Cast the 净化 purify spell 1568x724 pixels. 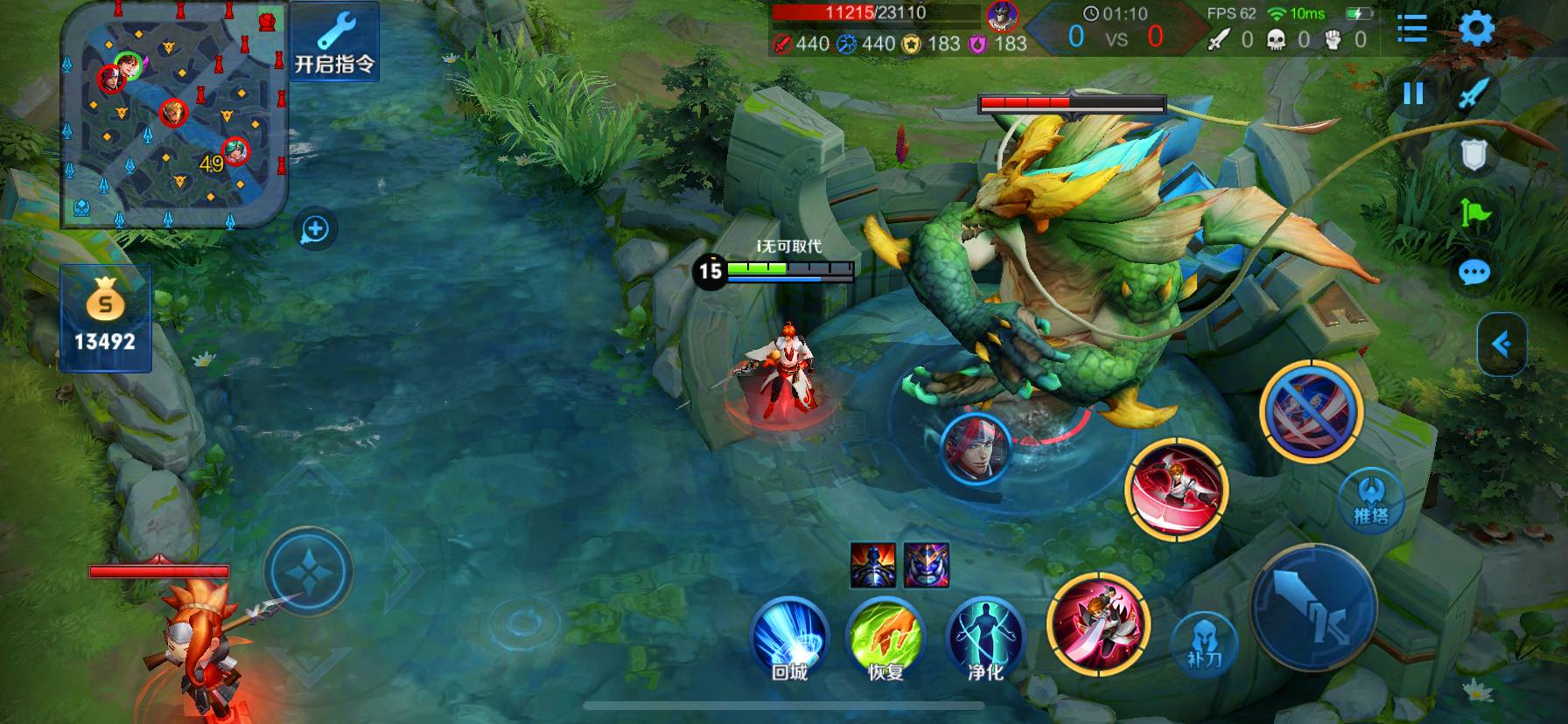[x=985, y=637]
